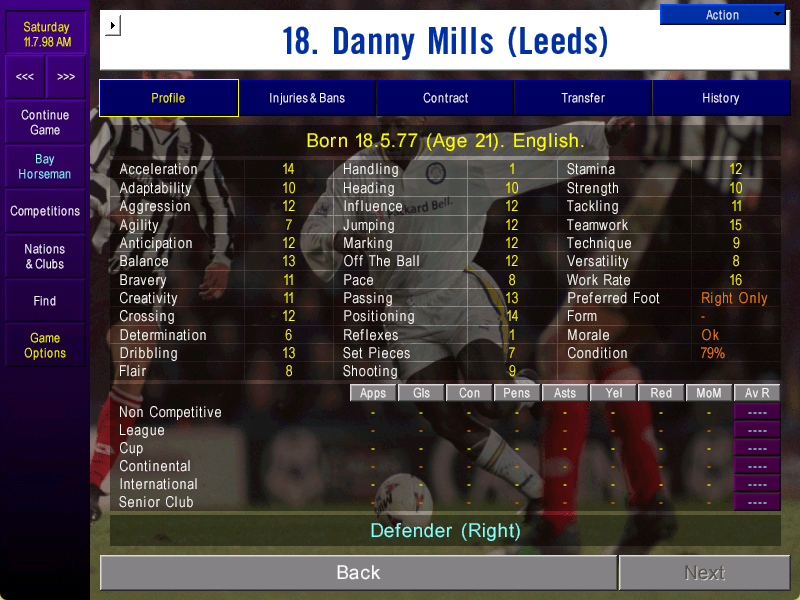Viewport: 800px width, 600px height.
Task: Click the Back button
Action: 358,572
